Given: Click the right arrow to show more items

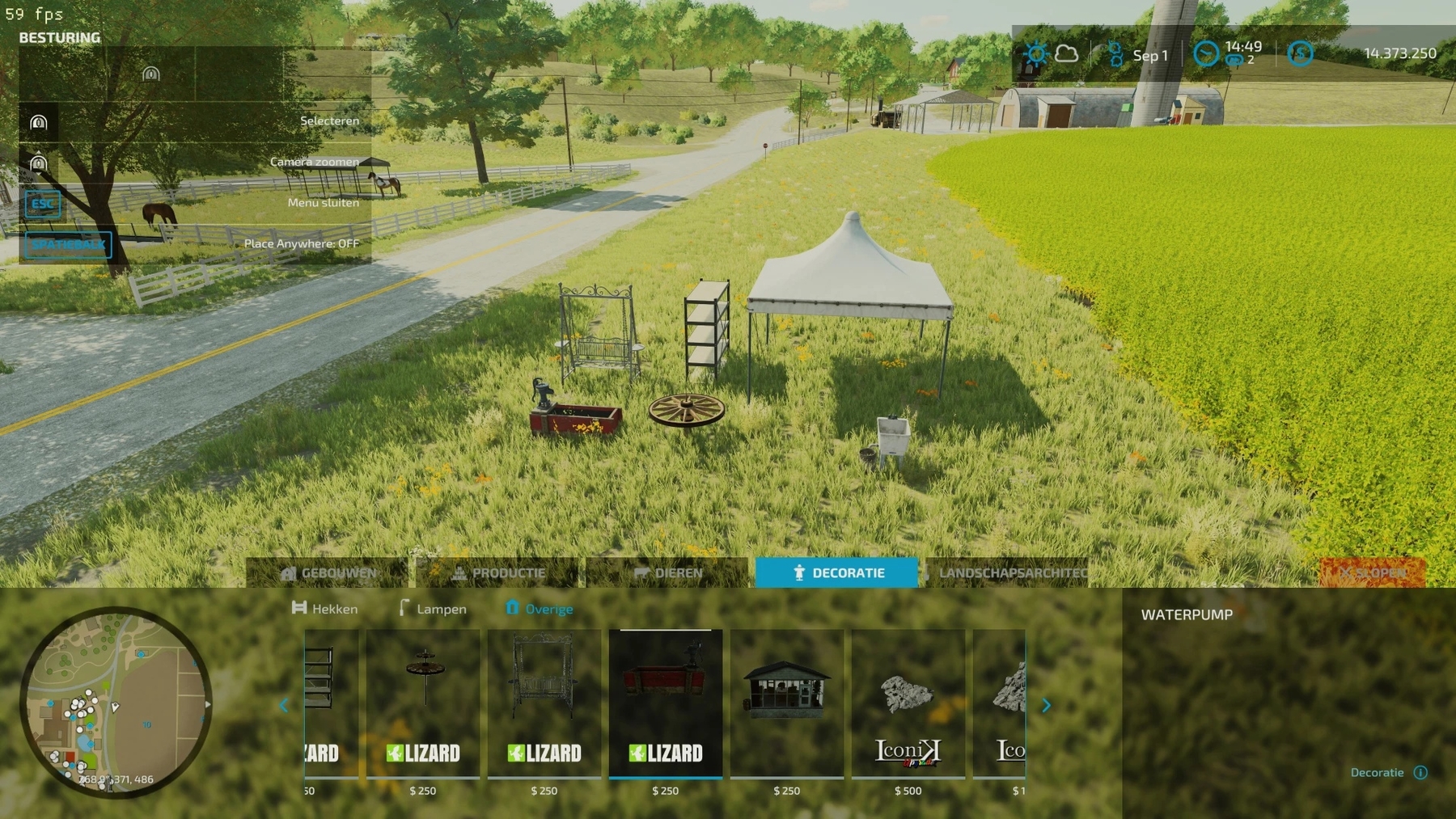Looking at the screenshot, I should click(1046, 706).
